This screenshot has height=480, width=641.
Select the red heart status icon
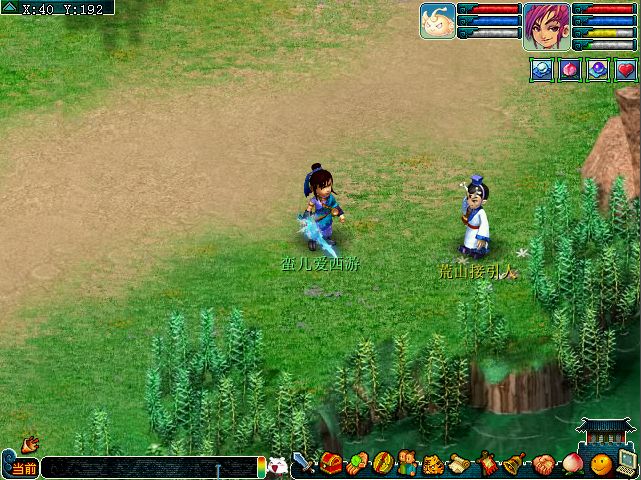625,70
